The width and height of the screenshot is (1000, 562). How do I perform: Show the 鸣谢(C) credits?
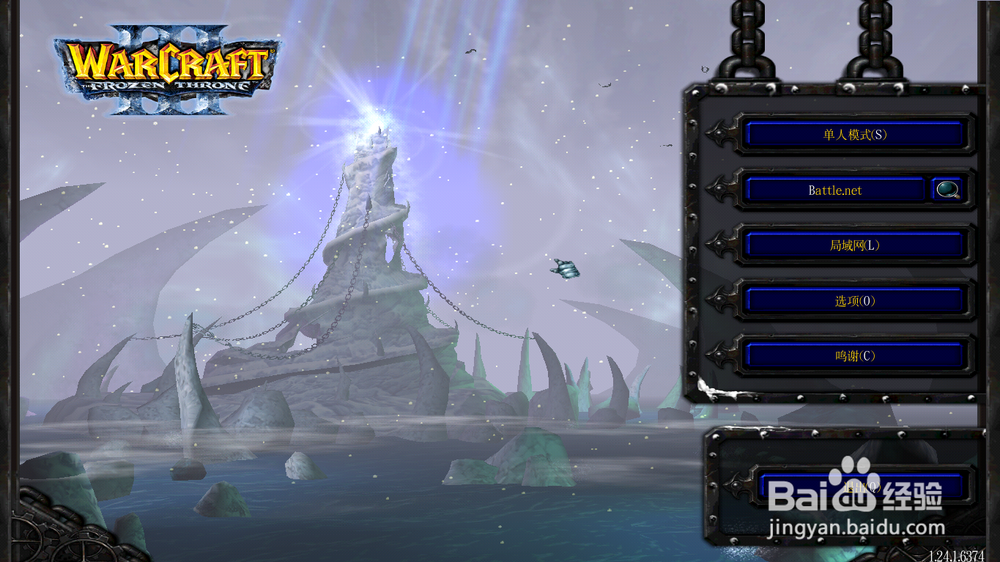[854, 355]
